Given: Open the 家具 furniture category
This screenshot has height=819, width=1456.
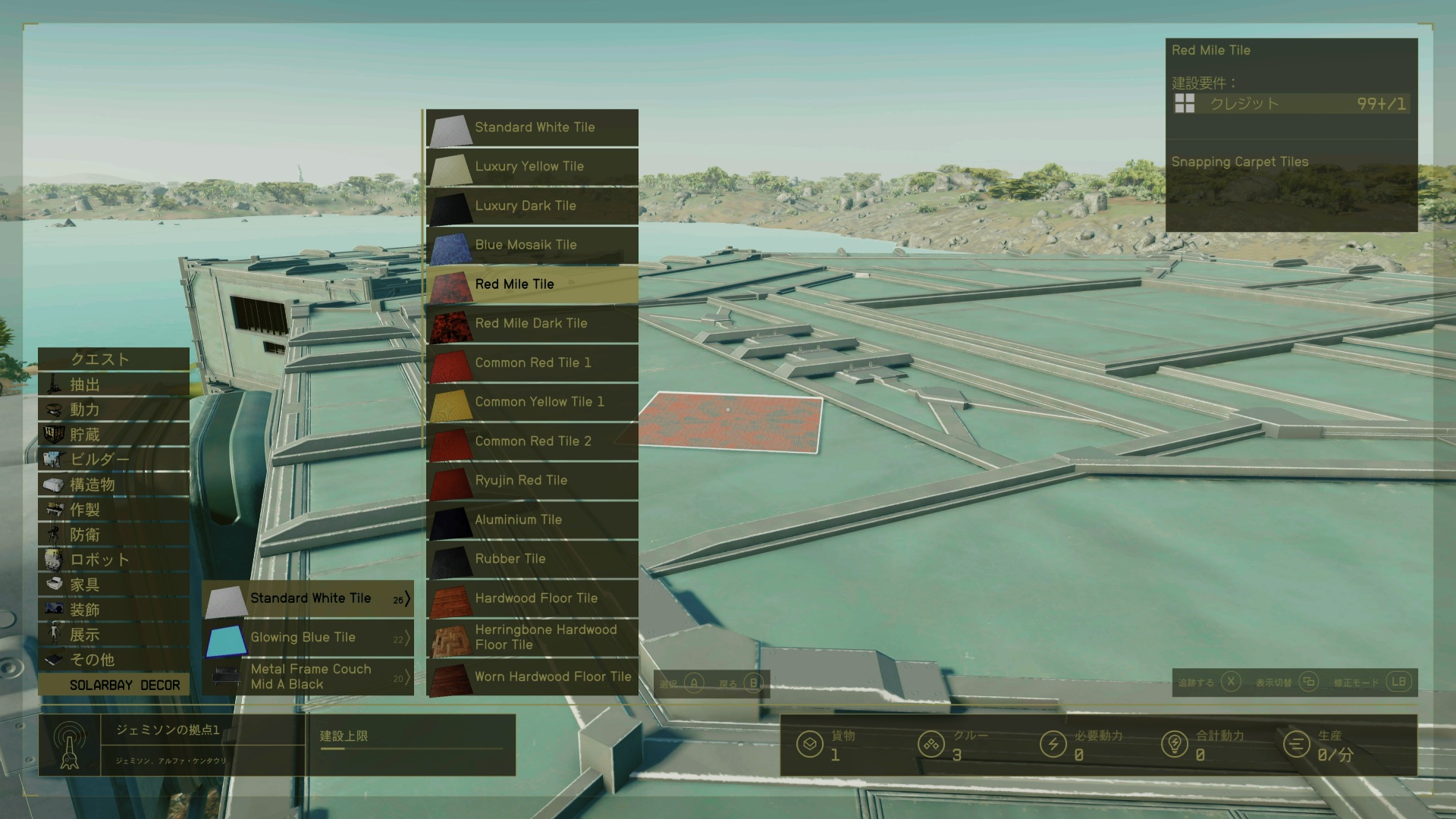Looking at the screenshot, I should [115, 585].
